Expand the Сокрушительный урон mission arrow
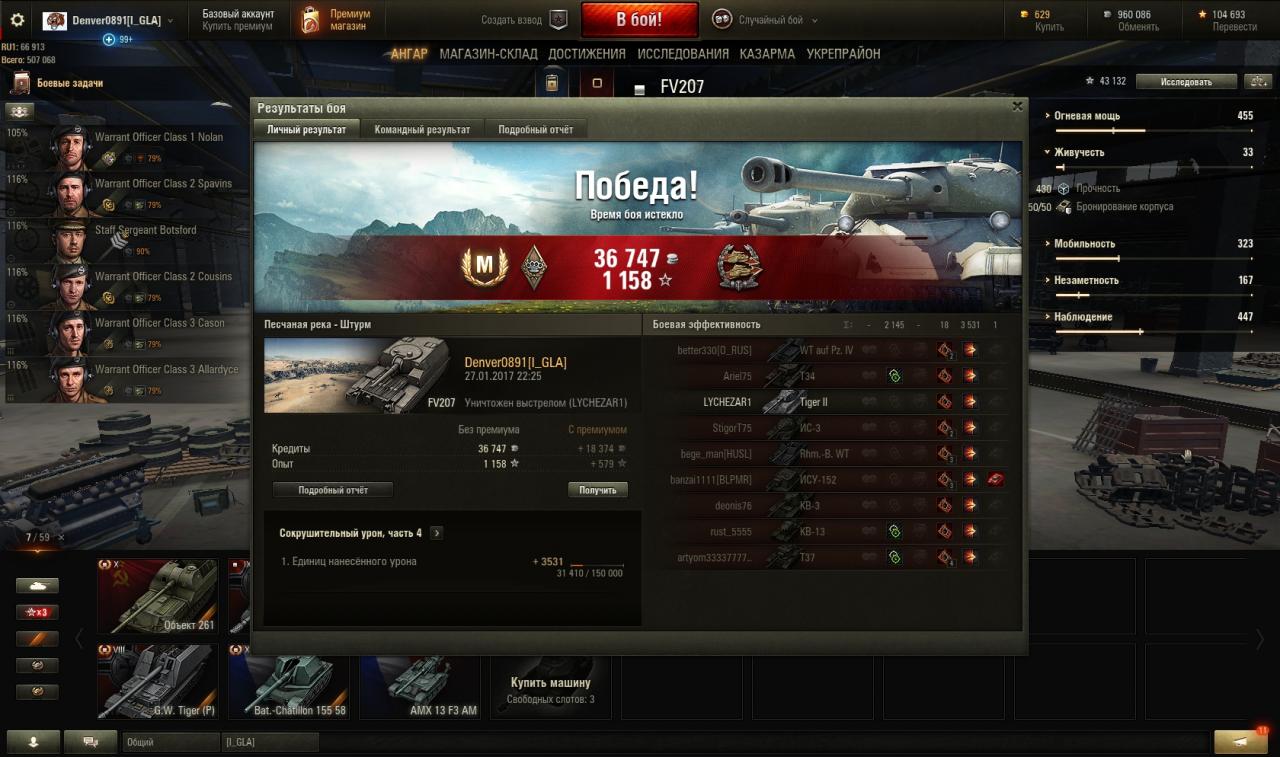Screen dimensions: 1280x757 (x=436, y=534)
